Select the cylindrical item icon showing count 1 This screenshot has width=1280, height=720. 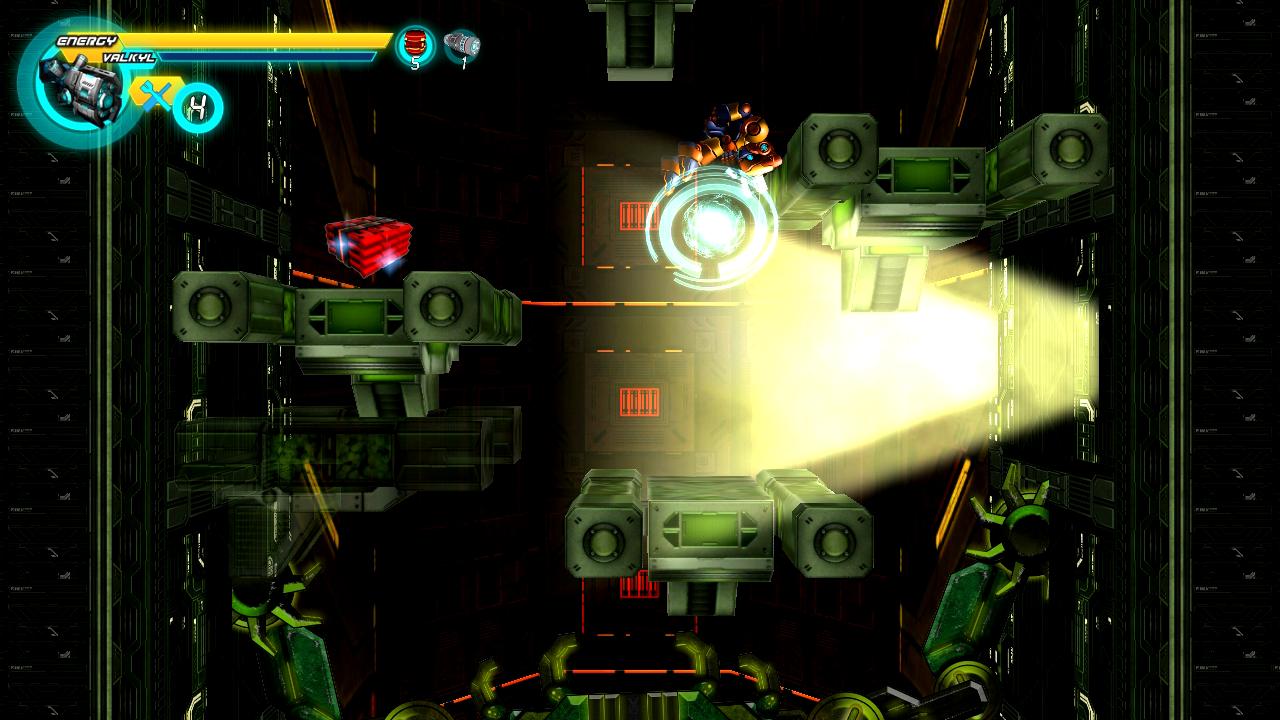[460, 42]
